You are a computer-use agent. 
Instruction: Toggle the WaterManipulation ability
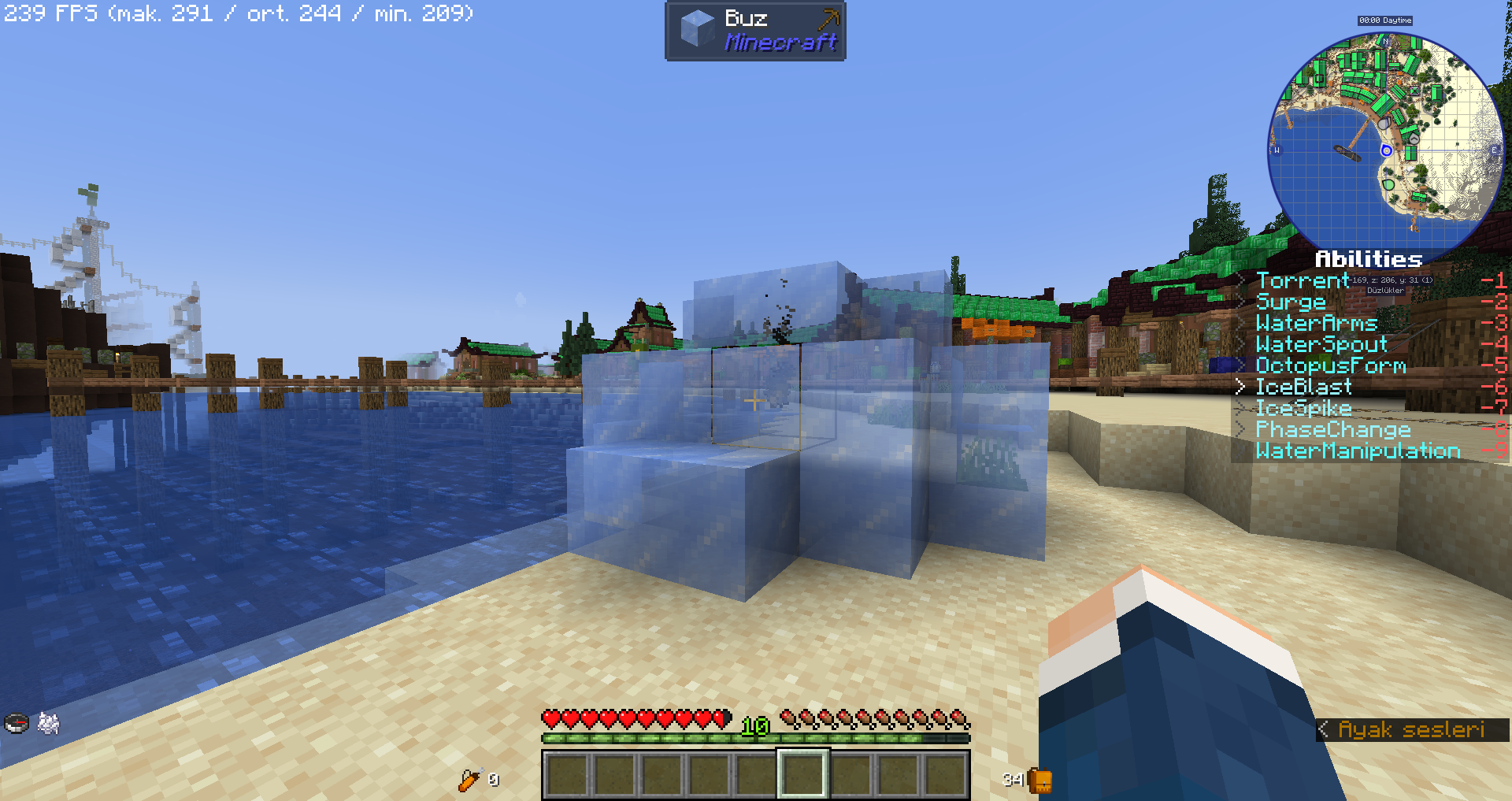[x=1357, y=451]
